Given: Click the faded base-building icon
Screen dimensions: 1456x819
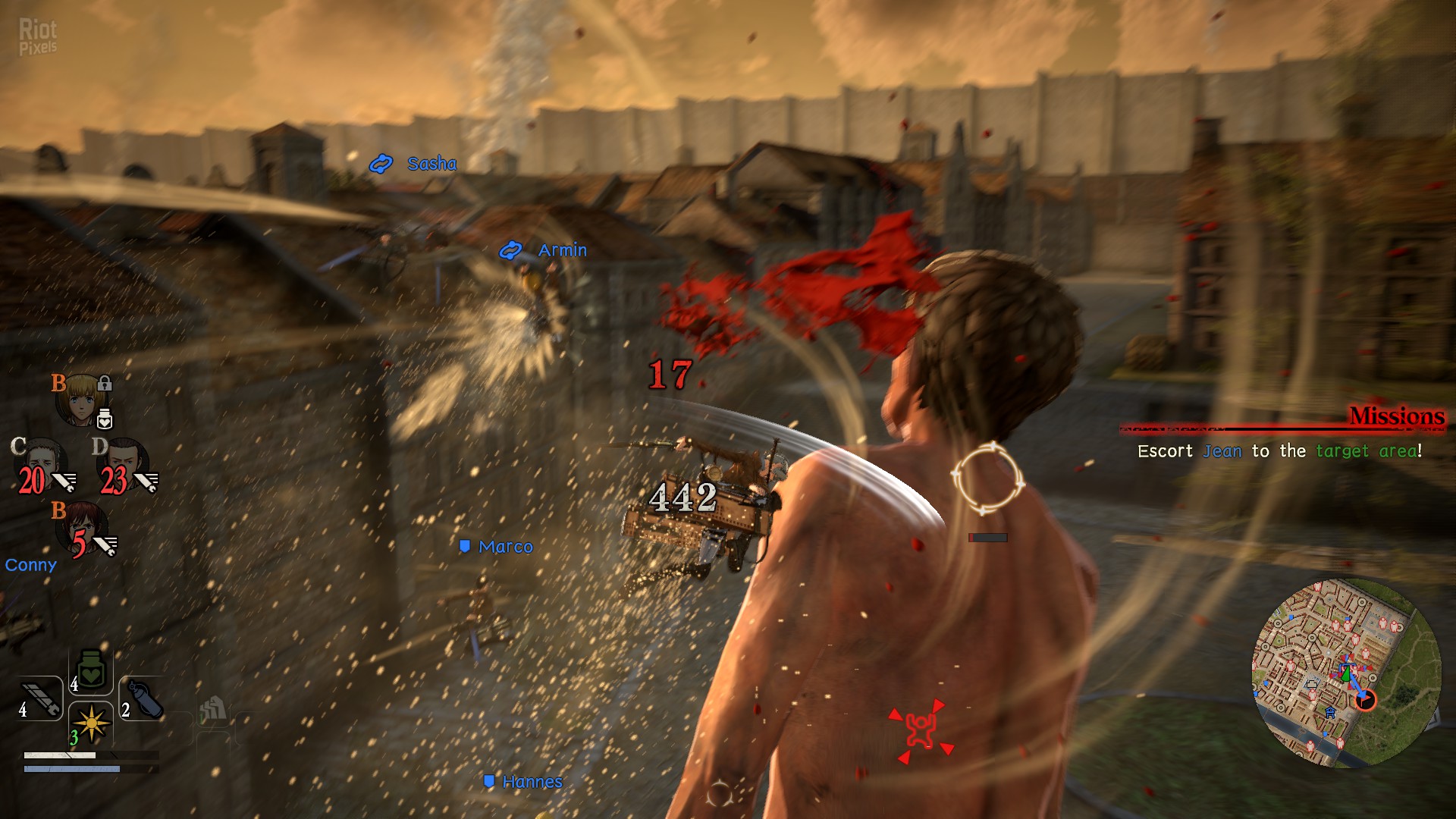Looking at the screenshot, I should [213, 711].
